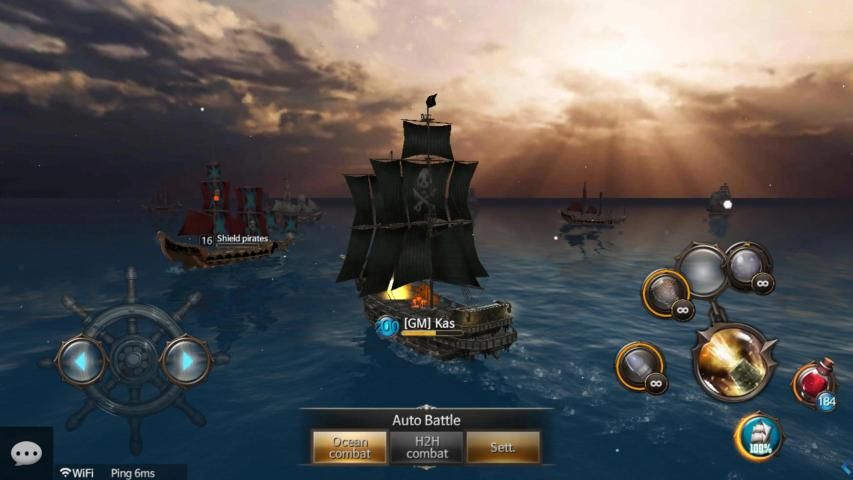Image resolution: width=853 pixels, height=480 pixels.
Task: Steer right using the wheel's right arrow
Action: [185, 360]
